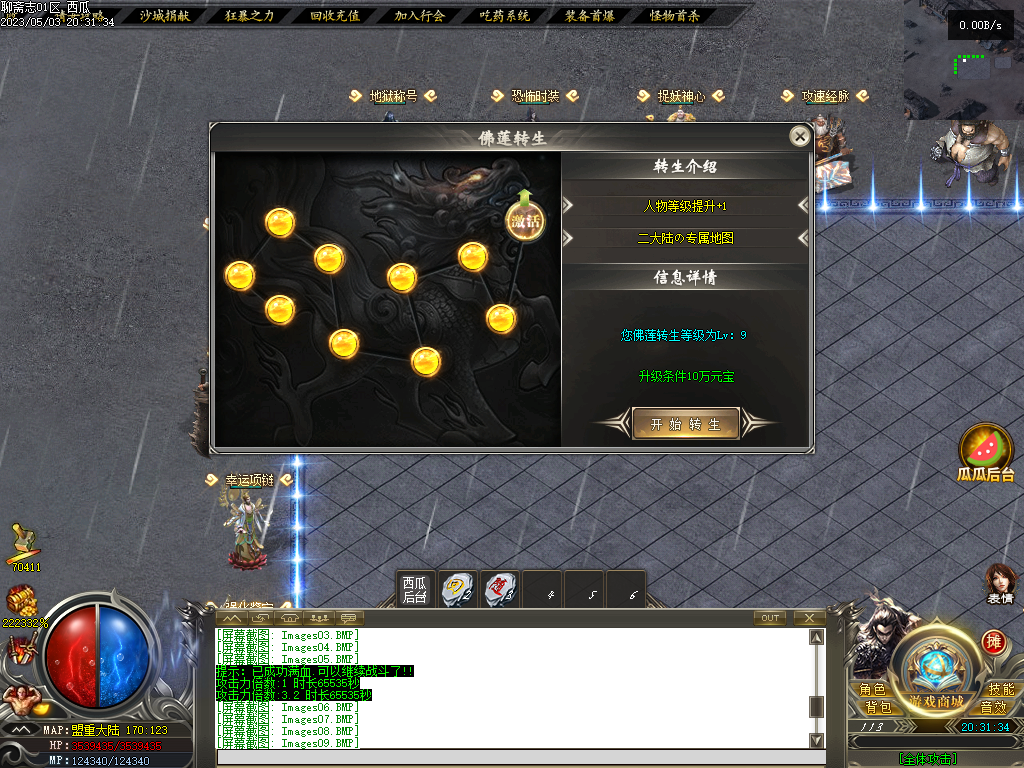Image resolution: width=1024 pixels, height=768 pixels.
Task: Open the 角色 character panel
Action: pos(872,690)
